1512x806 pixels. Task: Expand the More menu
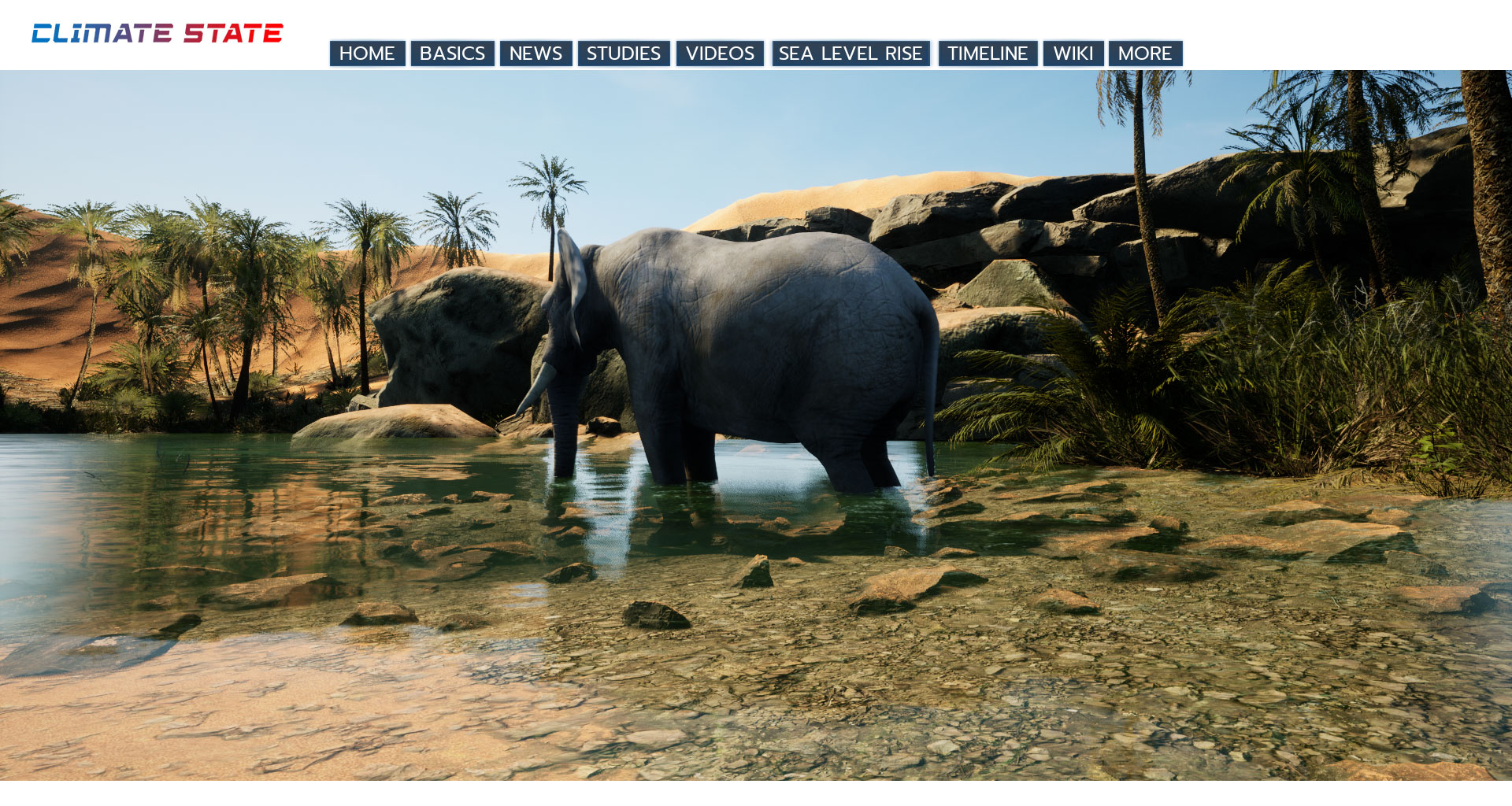(1145, 54)
